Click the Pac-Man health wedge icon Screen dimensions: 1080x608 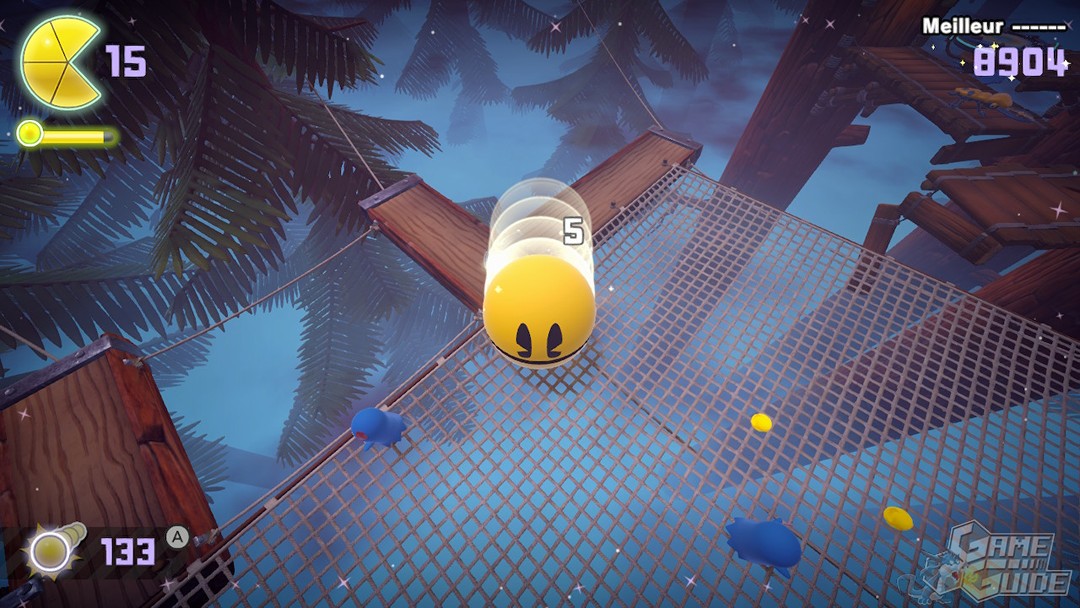[x=58, y=62]
